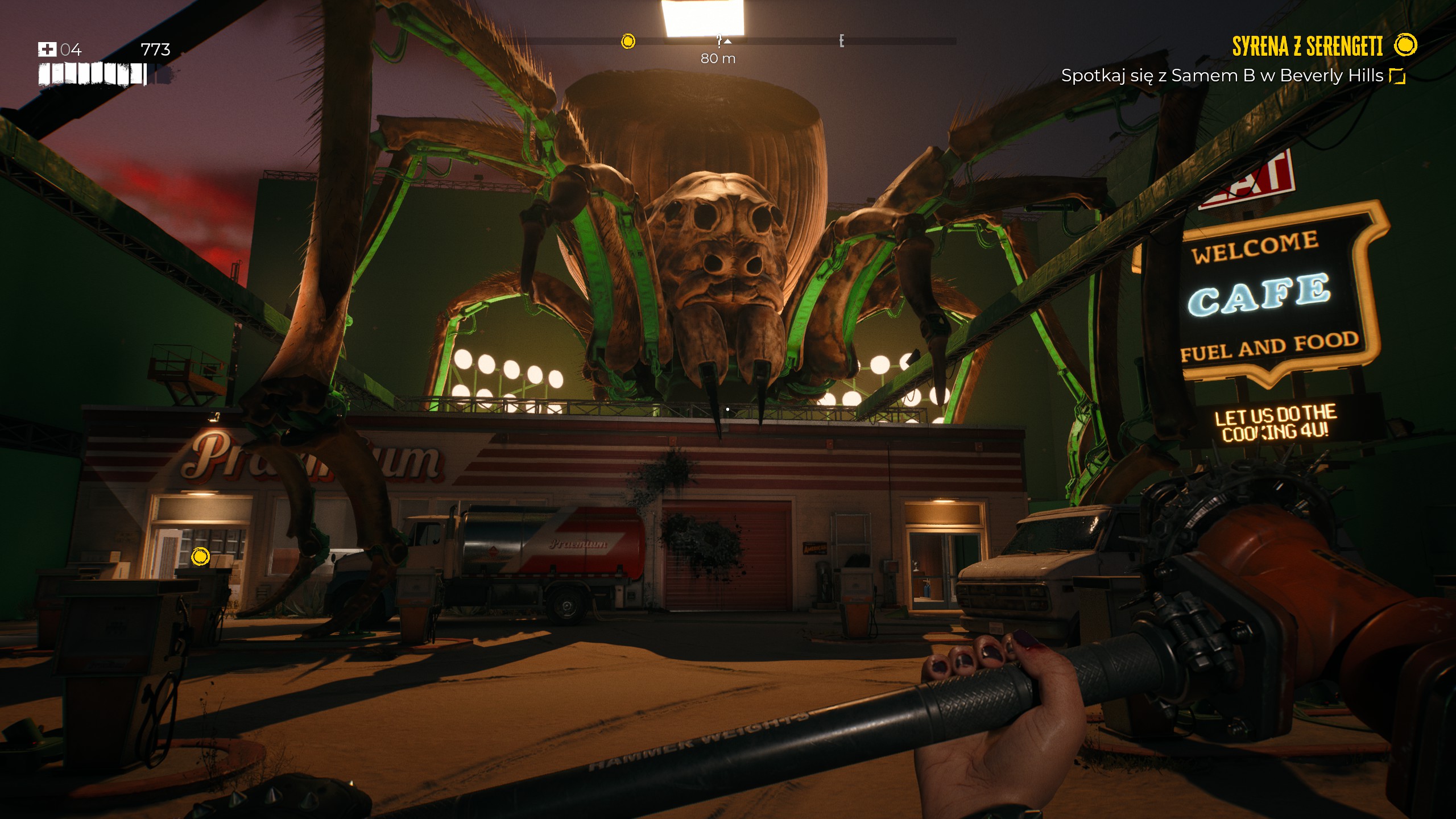Image resolution: width=1456 pixels, height=819 pixels.
Task: Click the objective text about Beverly Hills
Action: coord(1222,76)
